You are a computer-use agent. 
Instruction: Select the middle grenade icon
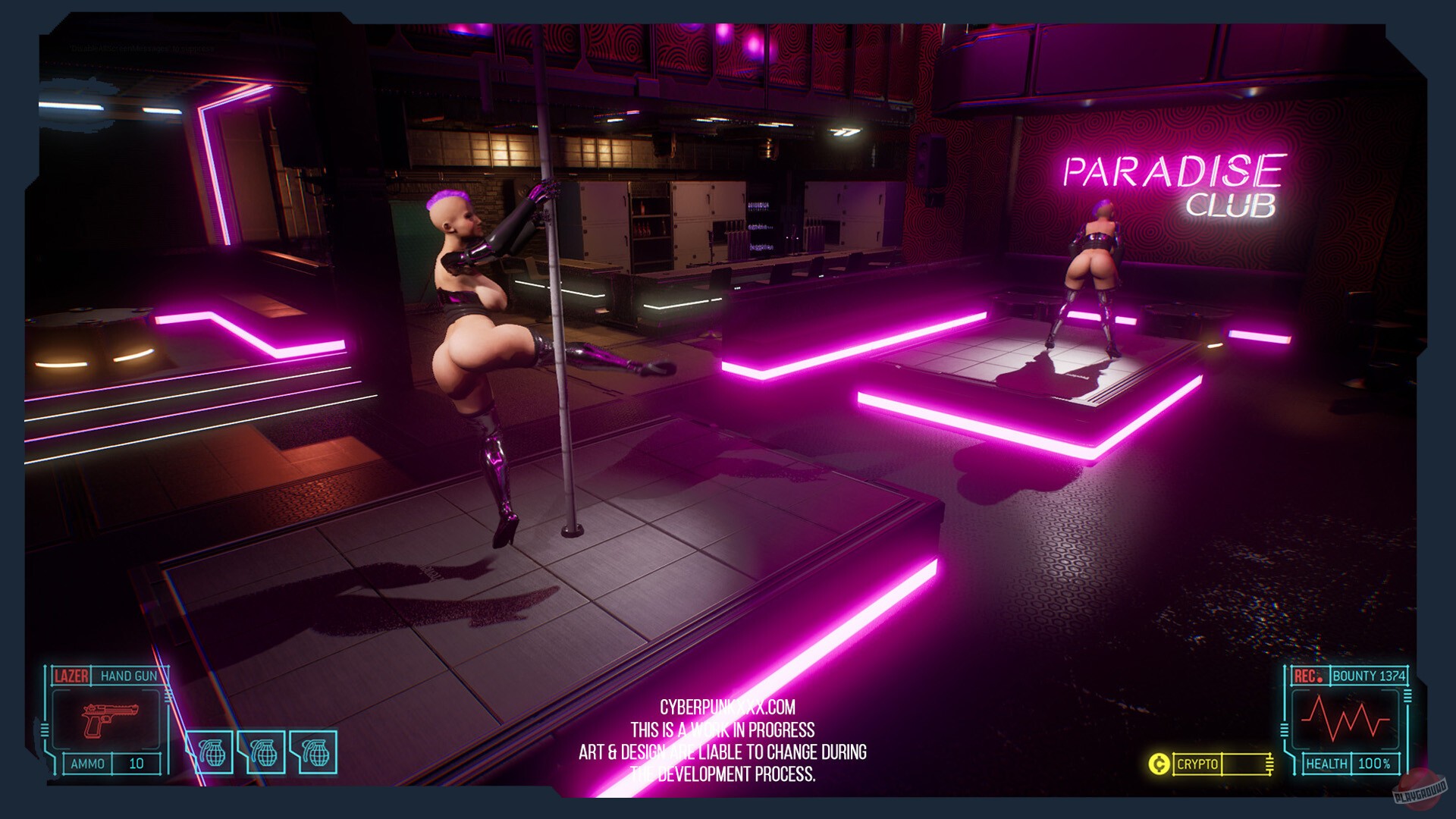coord(263,752)
